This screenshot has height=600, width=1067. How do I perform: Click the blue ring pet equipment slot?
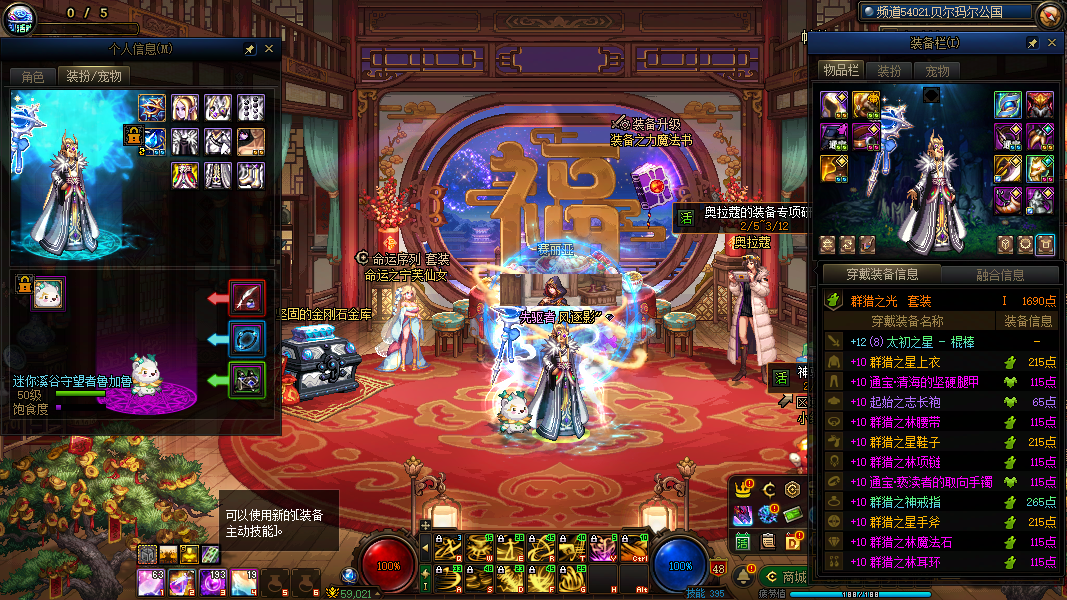tap(247, 339)
